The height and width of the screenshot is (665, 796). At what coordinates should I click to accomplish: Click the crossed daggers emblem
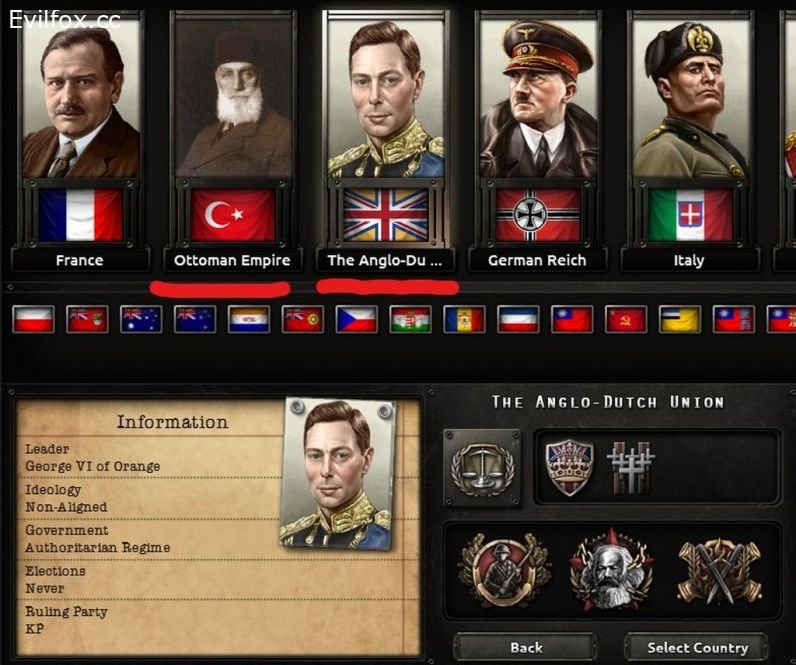pos(719,570)
